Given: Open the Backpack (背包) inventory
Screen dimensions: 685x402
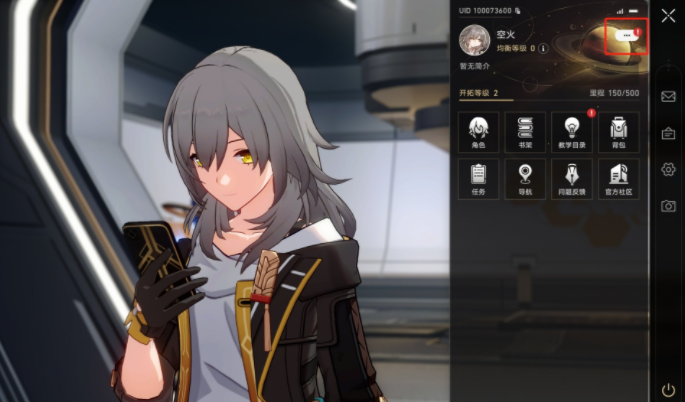Looking at the screenshot, I should click(x=618, y=132).
